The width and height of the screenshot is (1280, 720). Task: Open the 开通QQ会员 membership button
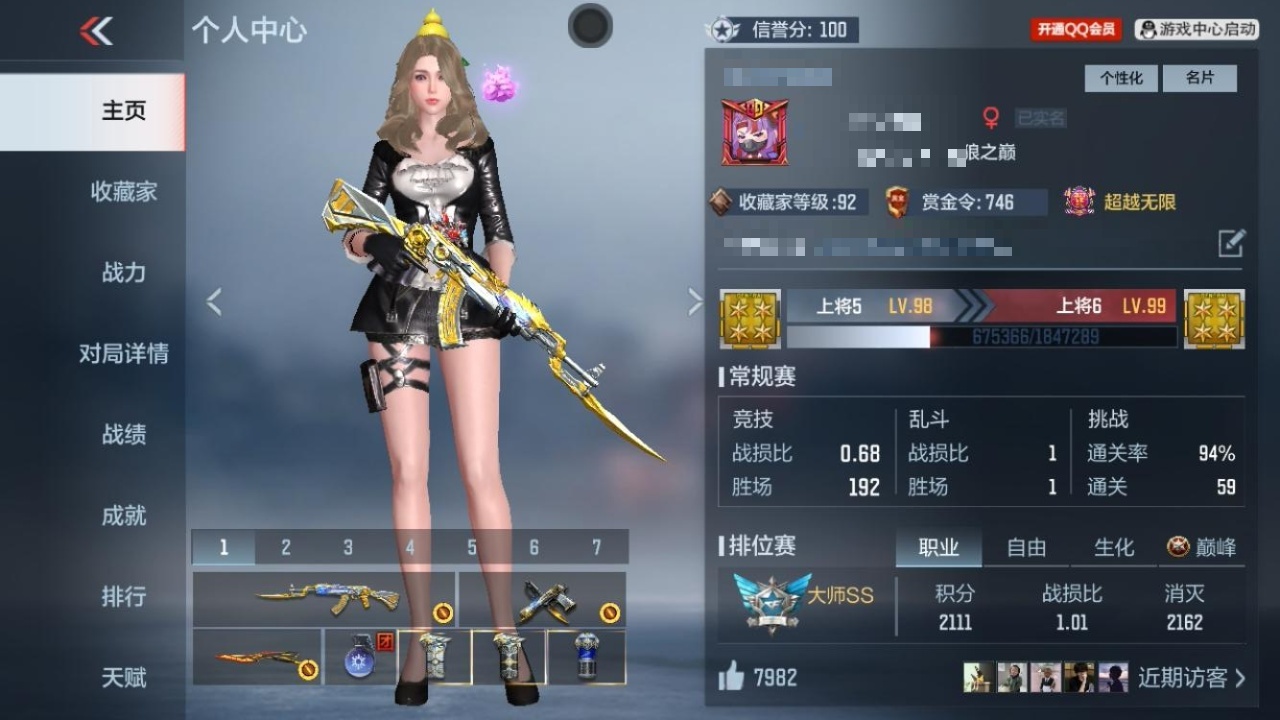tap(1075, 28)
